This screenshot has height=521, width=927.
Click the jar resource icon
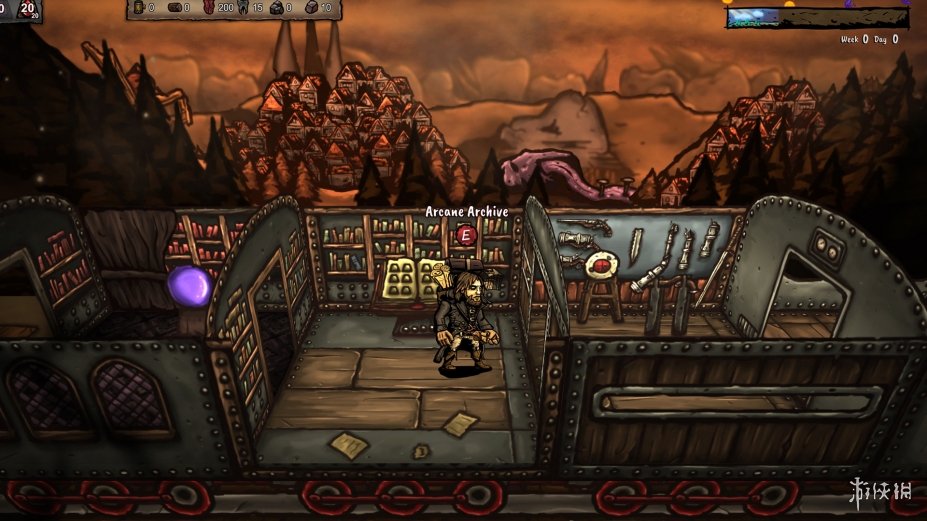click(137, 8)
